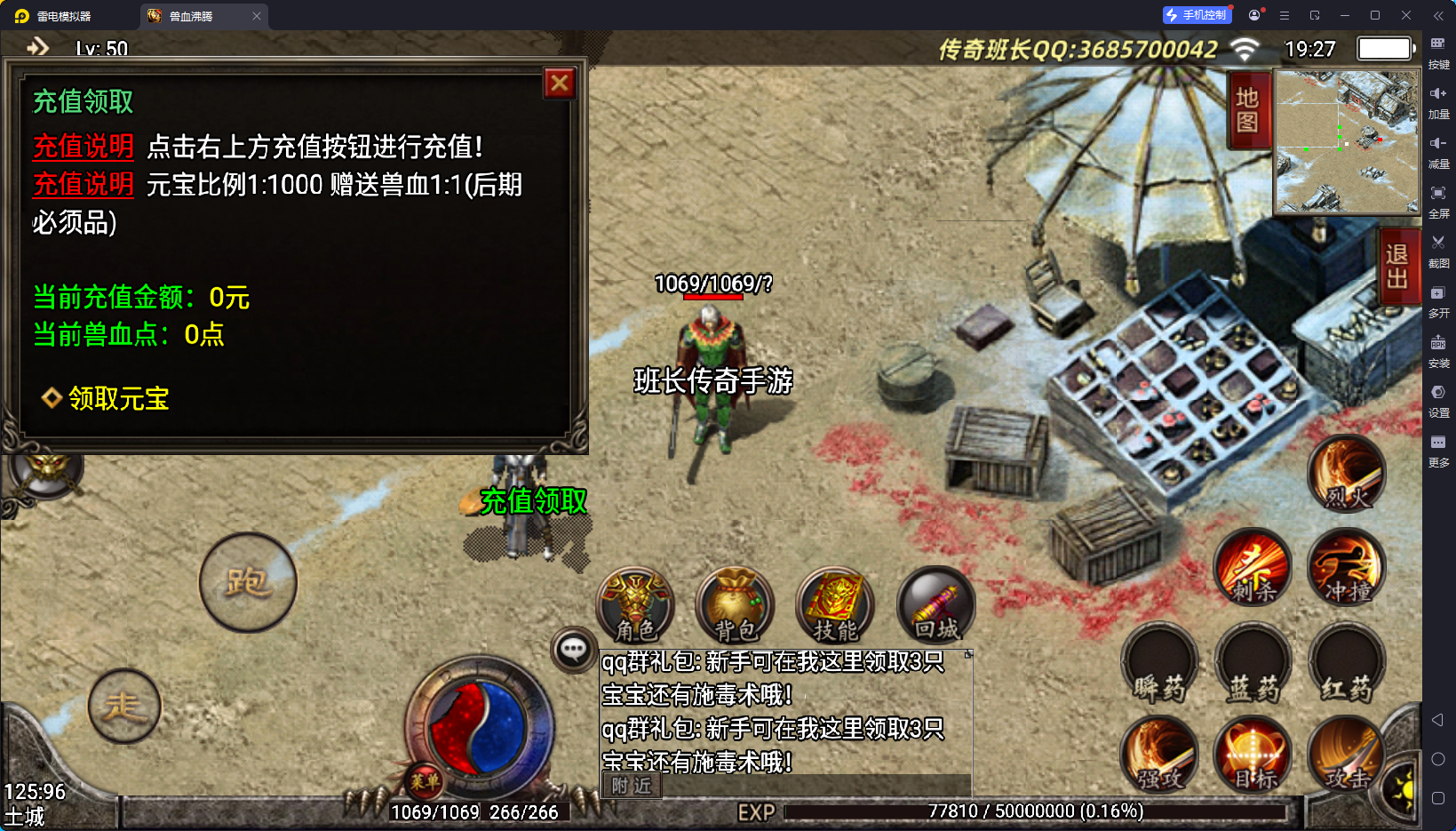Open the 背包 bag

click(736, 605)
